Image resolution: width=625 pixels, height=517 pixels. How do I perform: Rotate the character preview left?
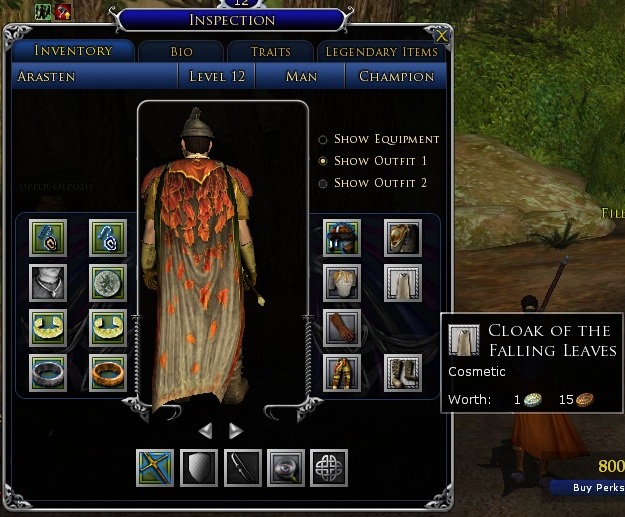(x=205, y=431)
